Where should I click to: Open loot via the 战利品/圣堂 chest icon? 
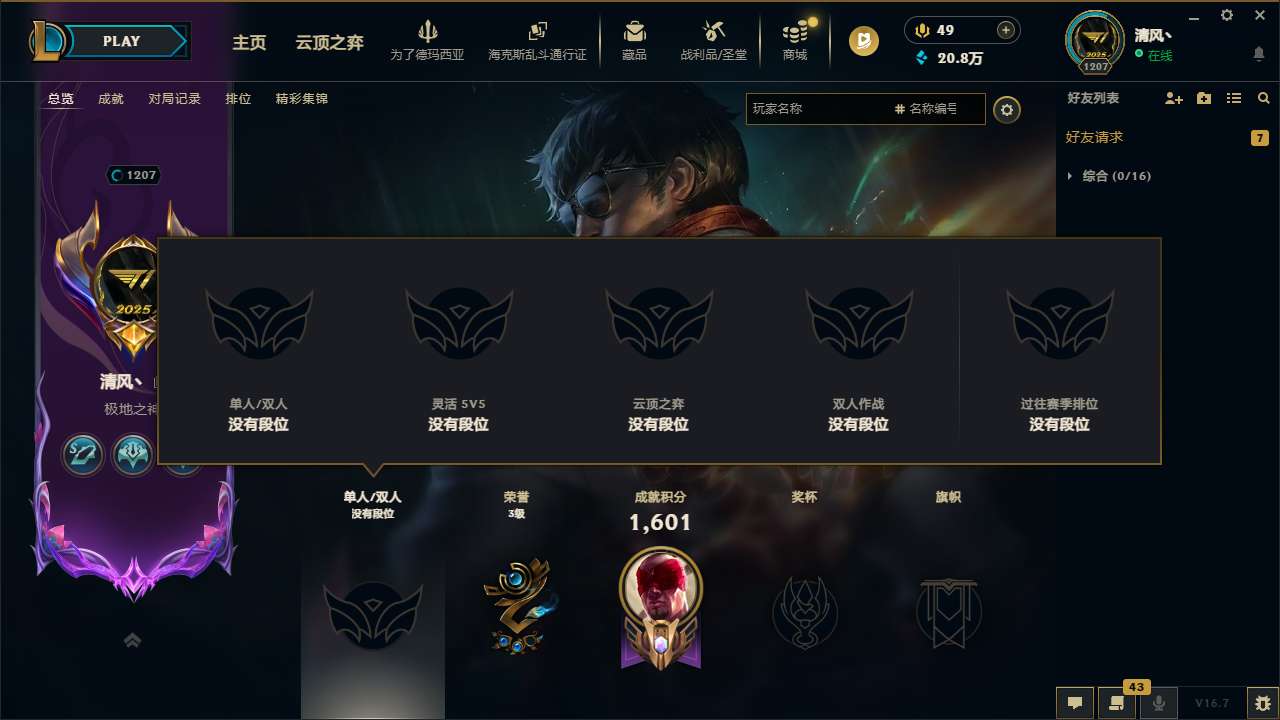[x=713, y=40]
